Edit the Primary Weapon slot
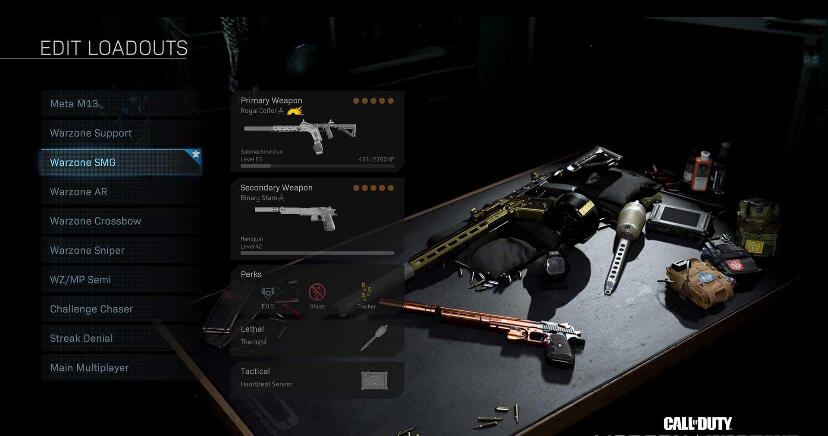 [x=317, y=130]
